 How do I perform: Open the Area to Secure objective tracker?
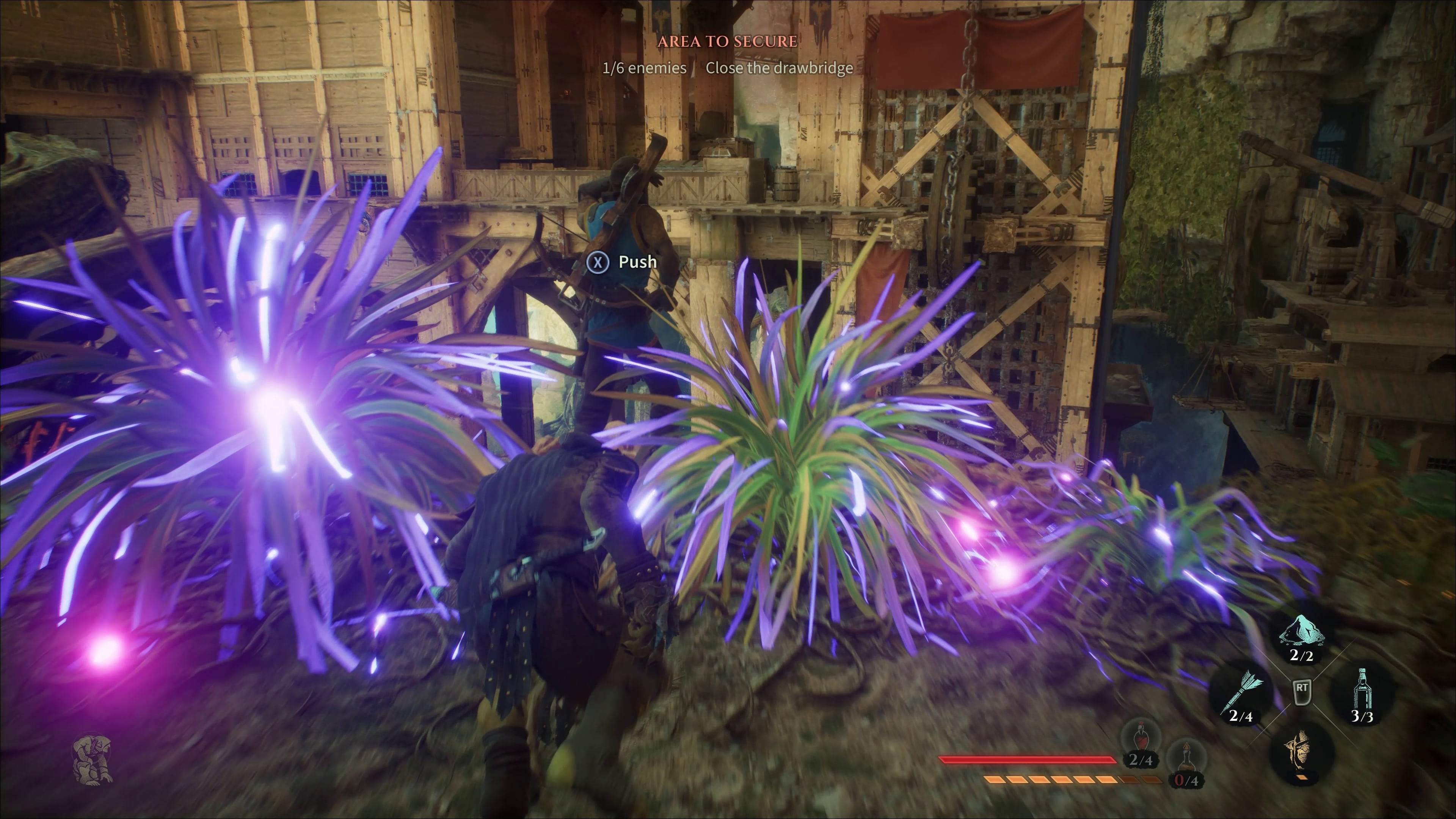[728, 41]
